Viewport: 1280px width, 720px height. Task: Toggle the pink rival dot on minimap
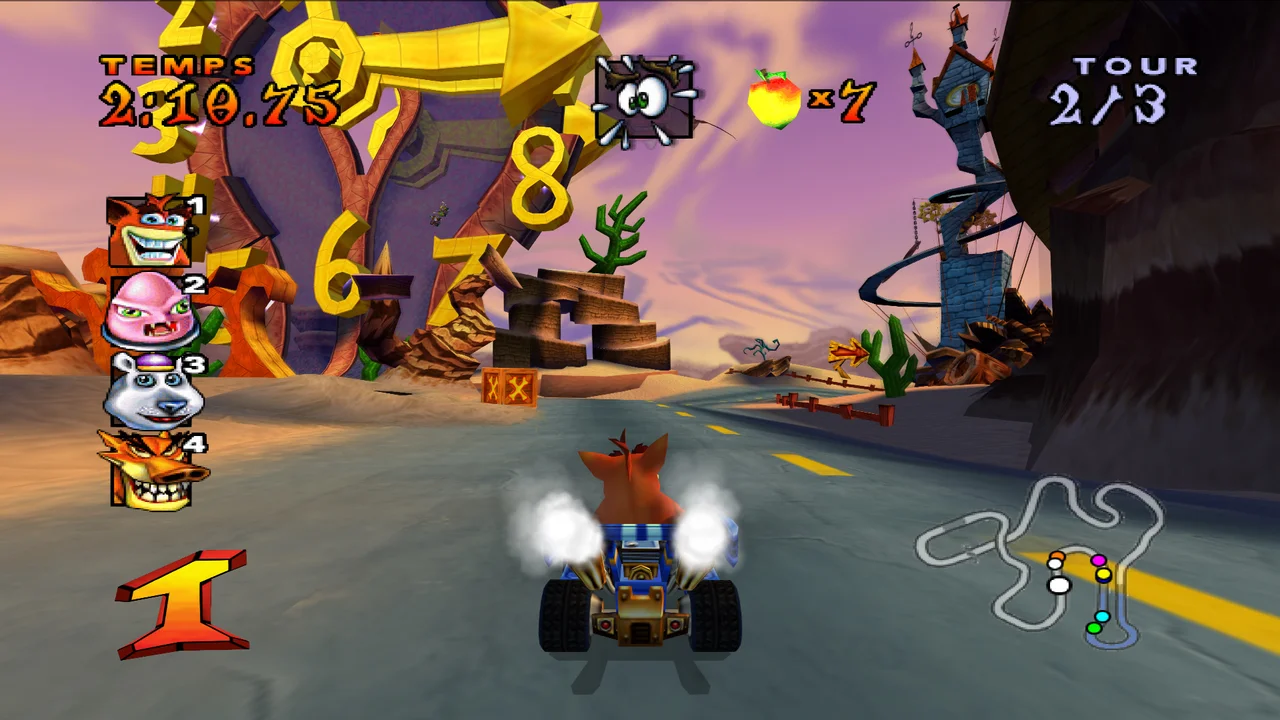(1099, 560)
